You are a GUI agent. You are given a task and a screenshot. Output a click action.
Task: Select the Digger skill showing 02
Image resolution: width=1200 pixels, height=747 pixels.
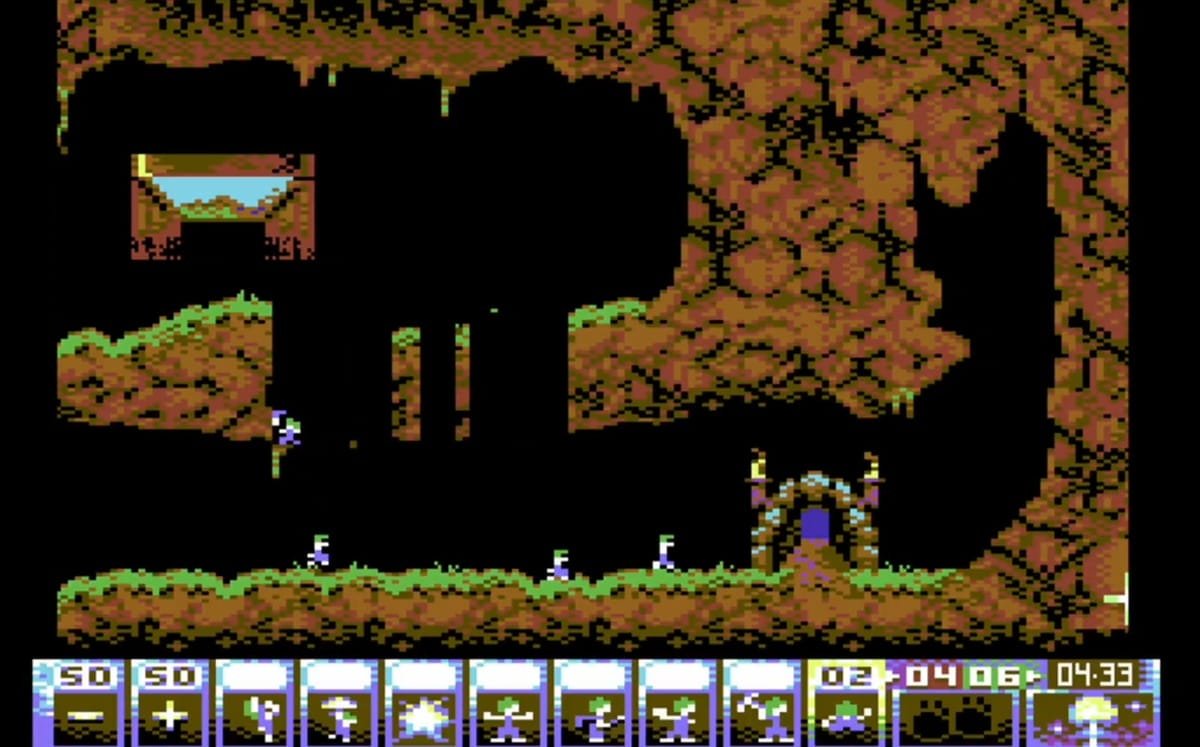(846, 703)
